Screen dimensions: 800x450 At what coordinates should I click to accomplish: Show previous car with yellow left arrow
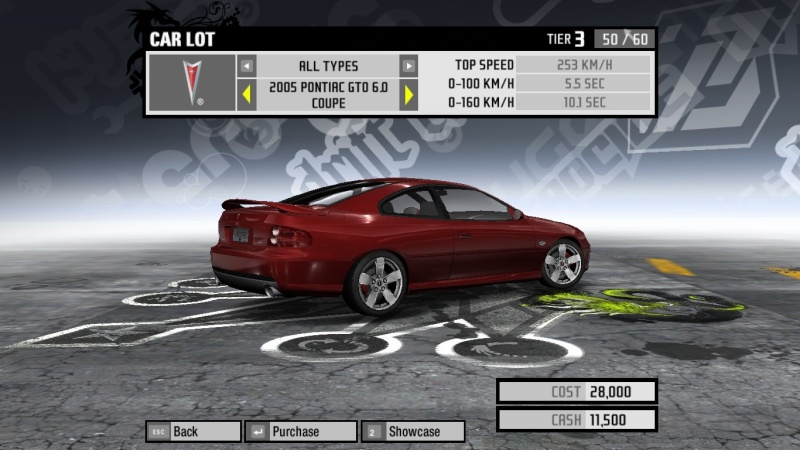click(x=247, y=95)
